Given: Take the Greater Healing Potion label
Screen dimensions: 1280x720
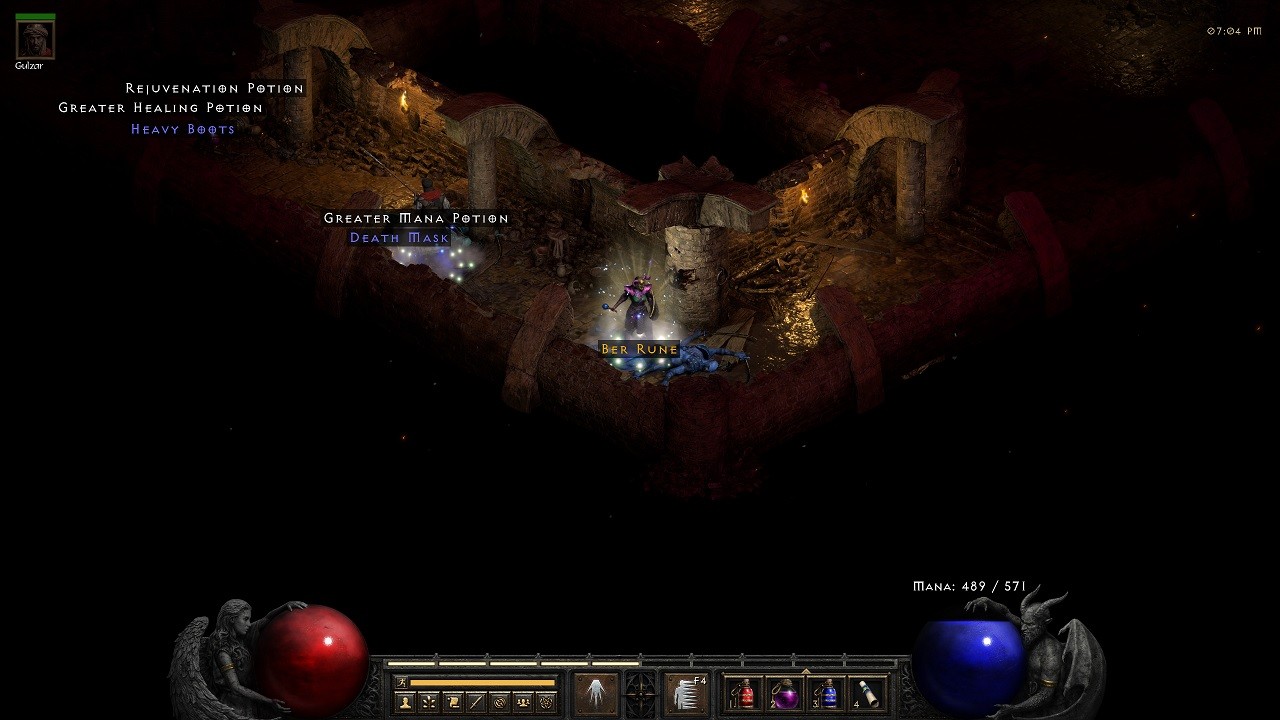Looking at the screenshot, I should pos(161,108).
